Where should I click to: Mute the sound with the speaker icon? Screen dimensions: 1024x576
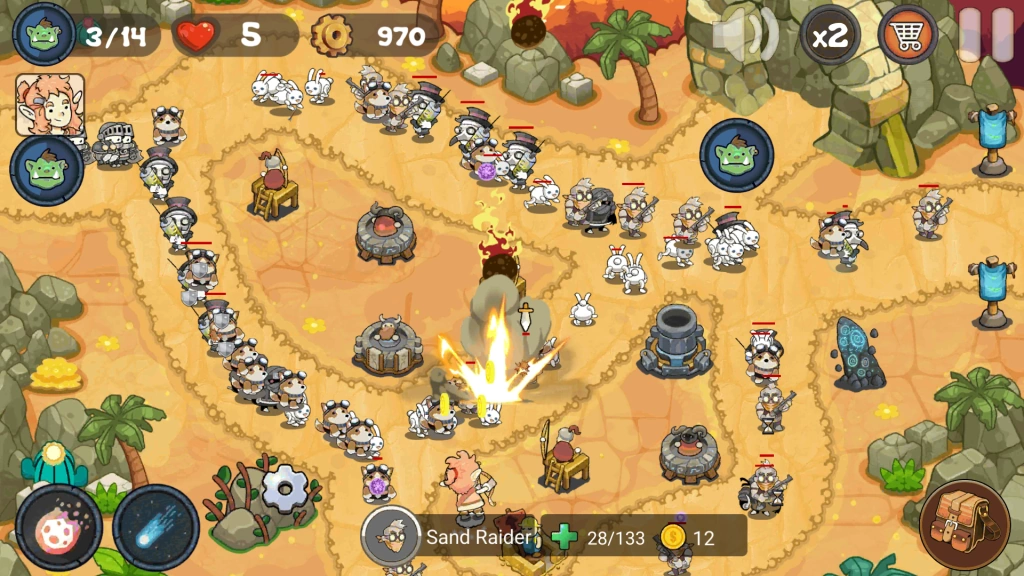pos(744,35)
